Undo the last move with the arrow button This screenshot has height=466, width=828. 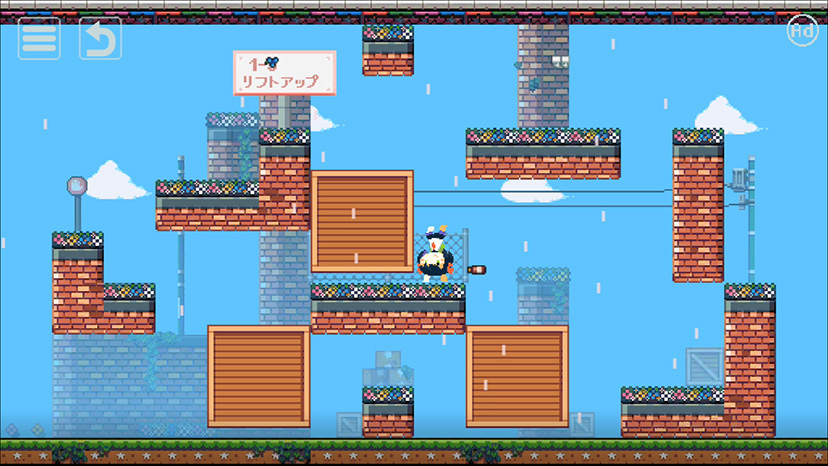click(100, 39)
